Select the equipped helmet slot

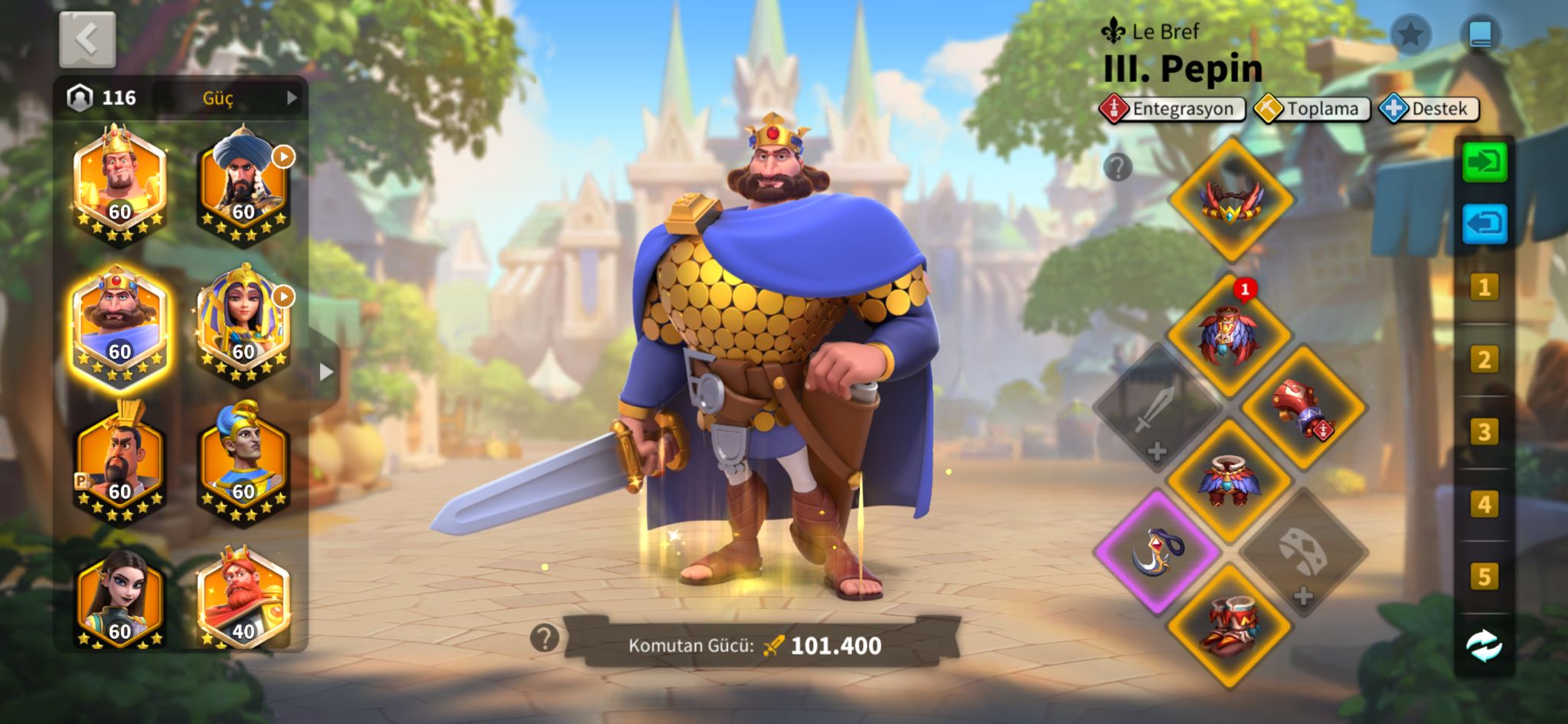[x=1230, y=200]
